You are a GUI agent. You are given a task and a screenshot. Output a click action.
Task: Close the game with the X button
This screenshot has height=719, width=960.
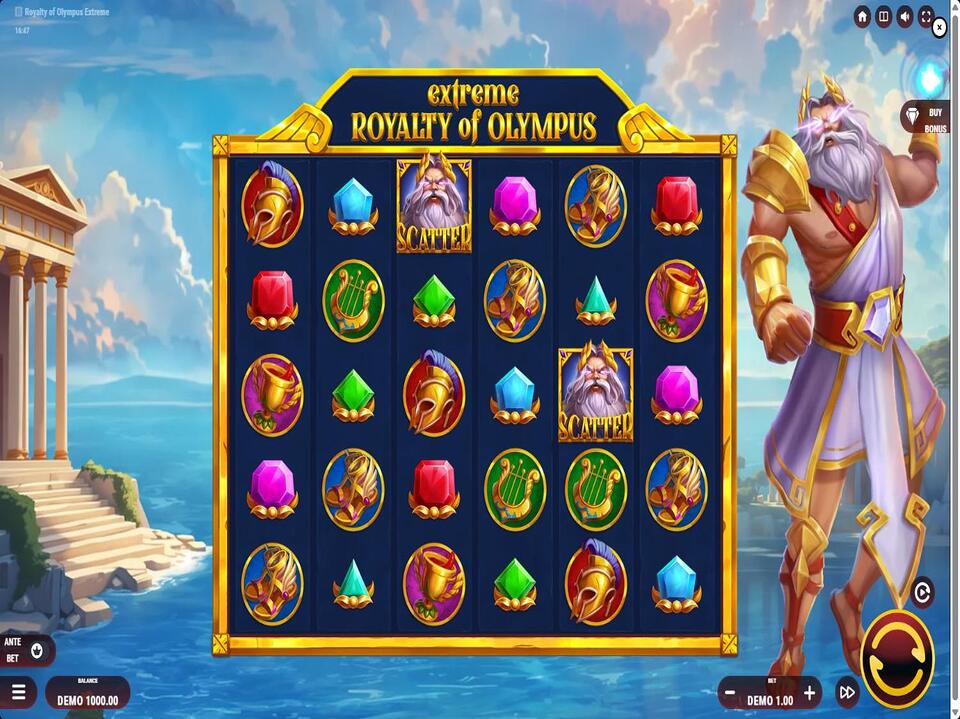tap(939, 29)
